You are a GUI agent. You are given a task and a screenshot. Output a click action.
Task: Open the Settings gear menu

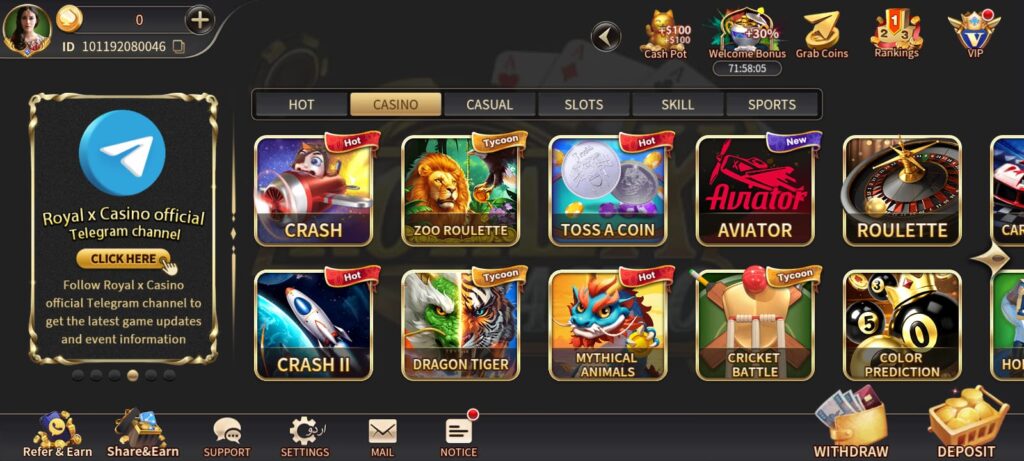(304, 436)
